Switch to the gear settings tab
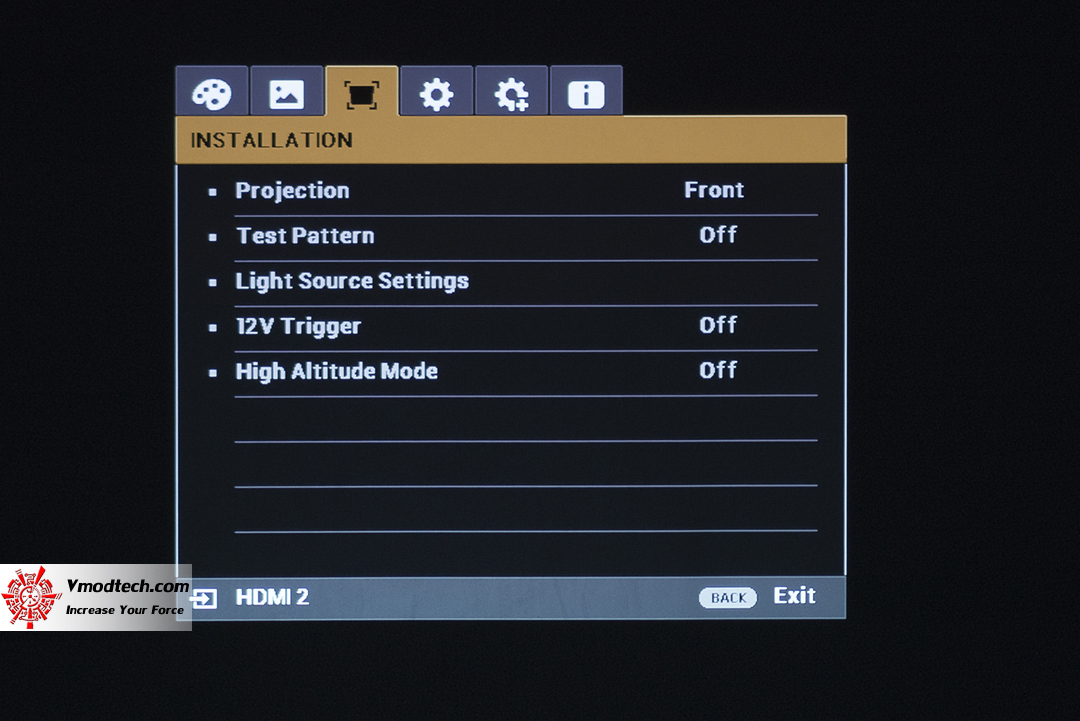 [x=436, y=94]
